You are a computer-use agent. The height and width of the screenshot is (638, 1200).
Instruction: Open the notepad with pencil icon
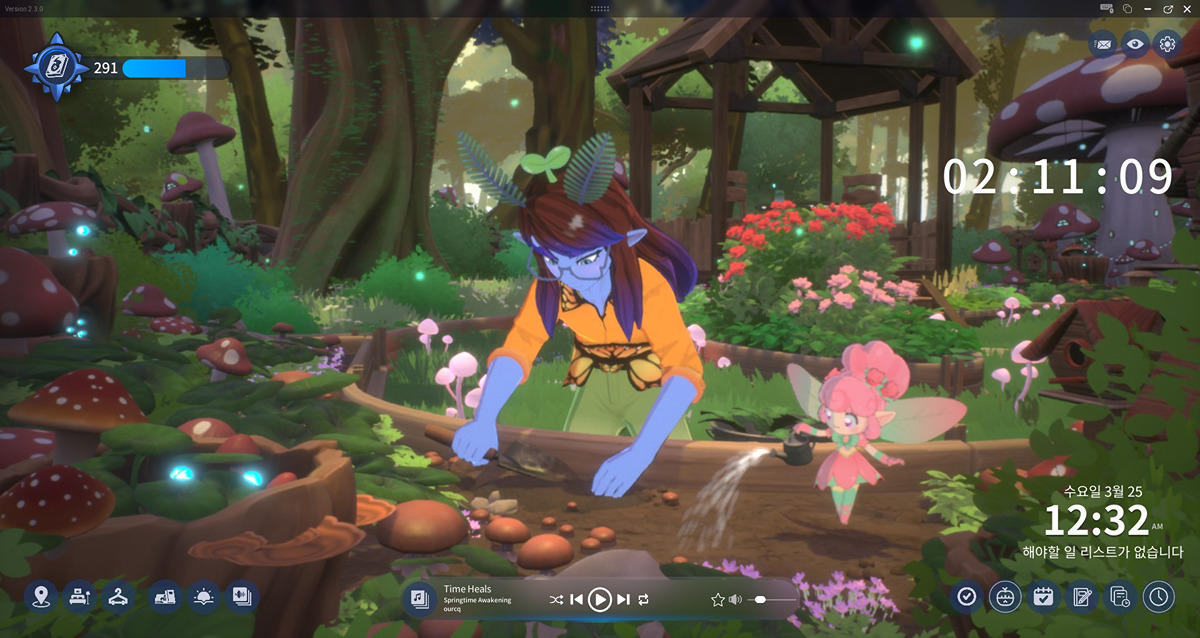click(1081, 597)
